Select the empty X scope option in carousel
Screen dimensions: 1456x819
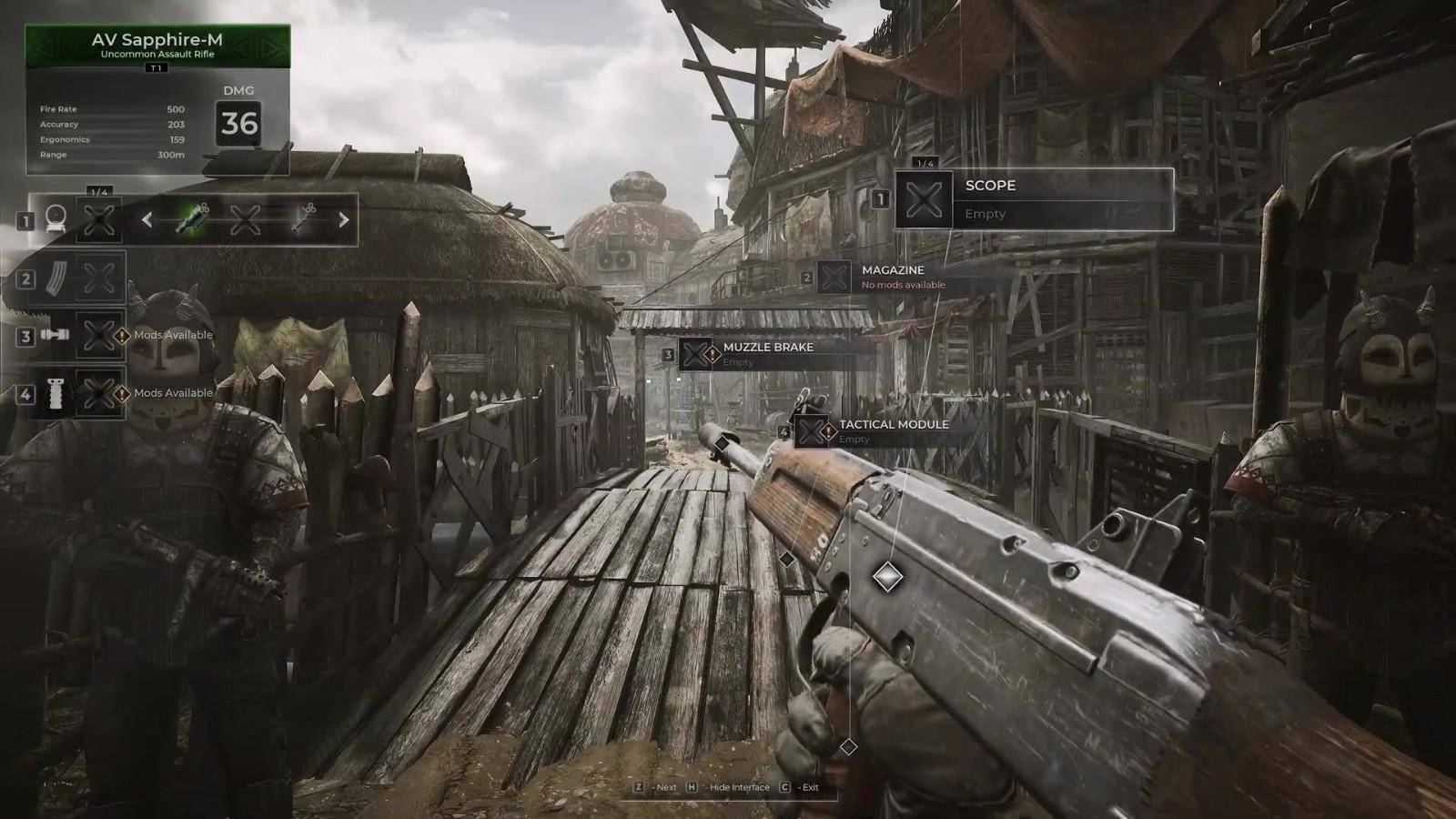246,219
